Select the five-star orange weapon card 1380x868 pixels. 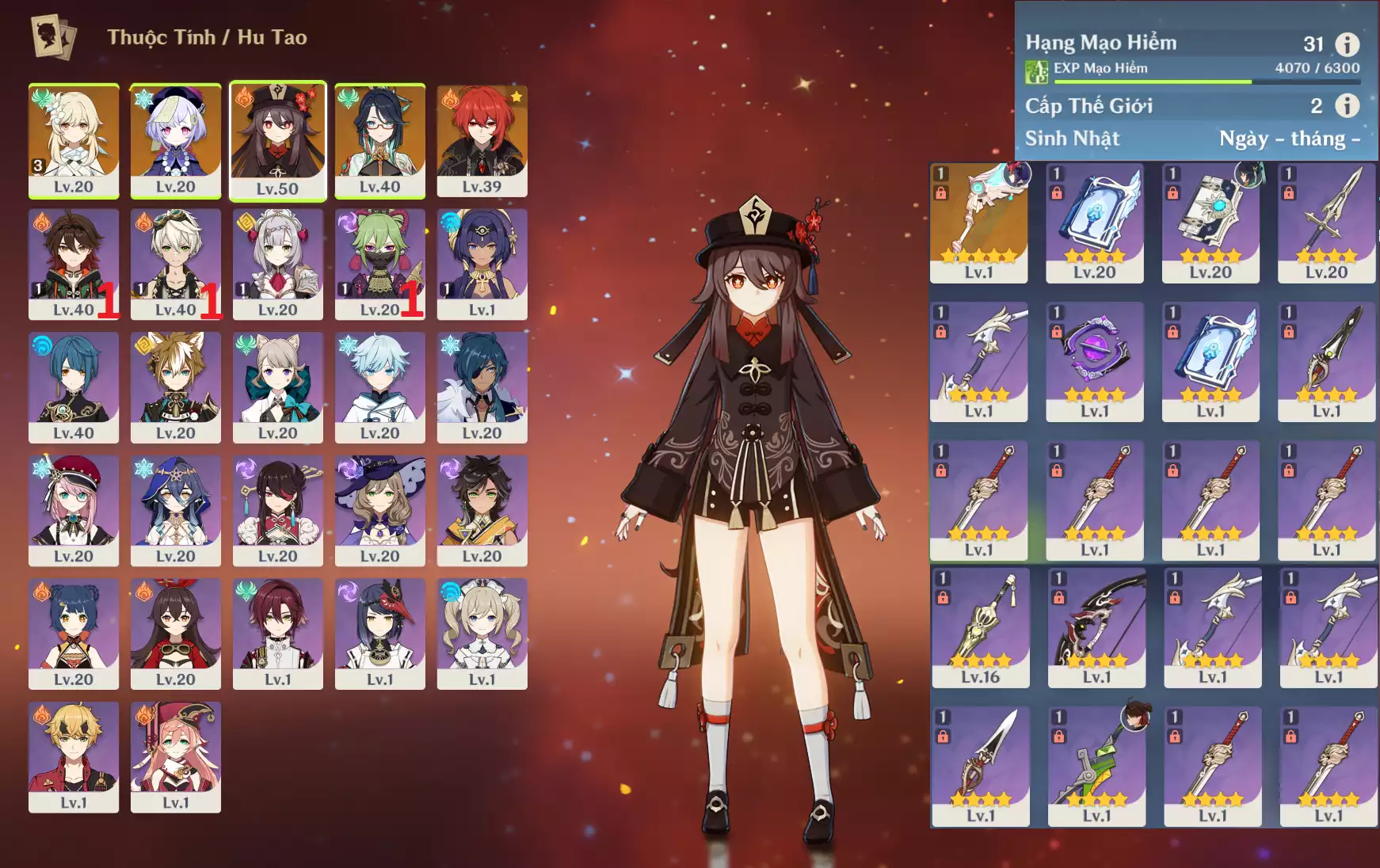click(978, 223)
